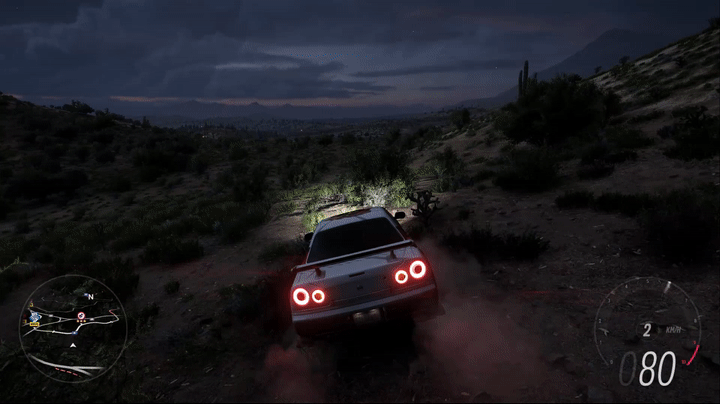Select the red circular marker on minimap
Screen dimensions: 720x404
81,316
